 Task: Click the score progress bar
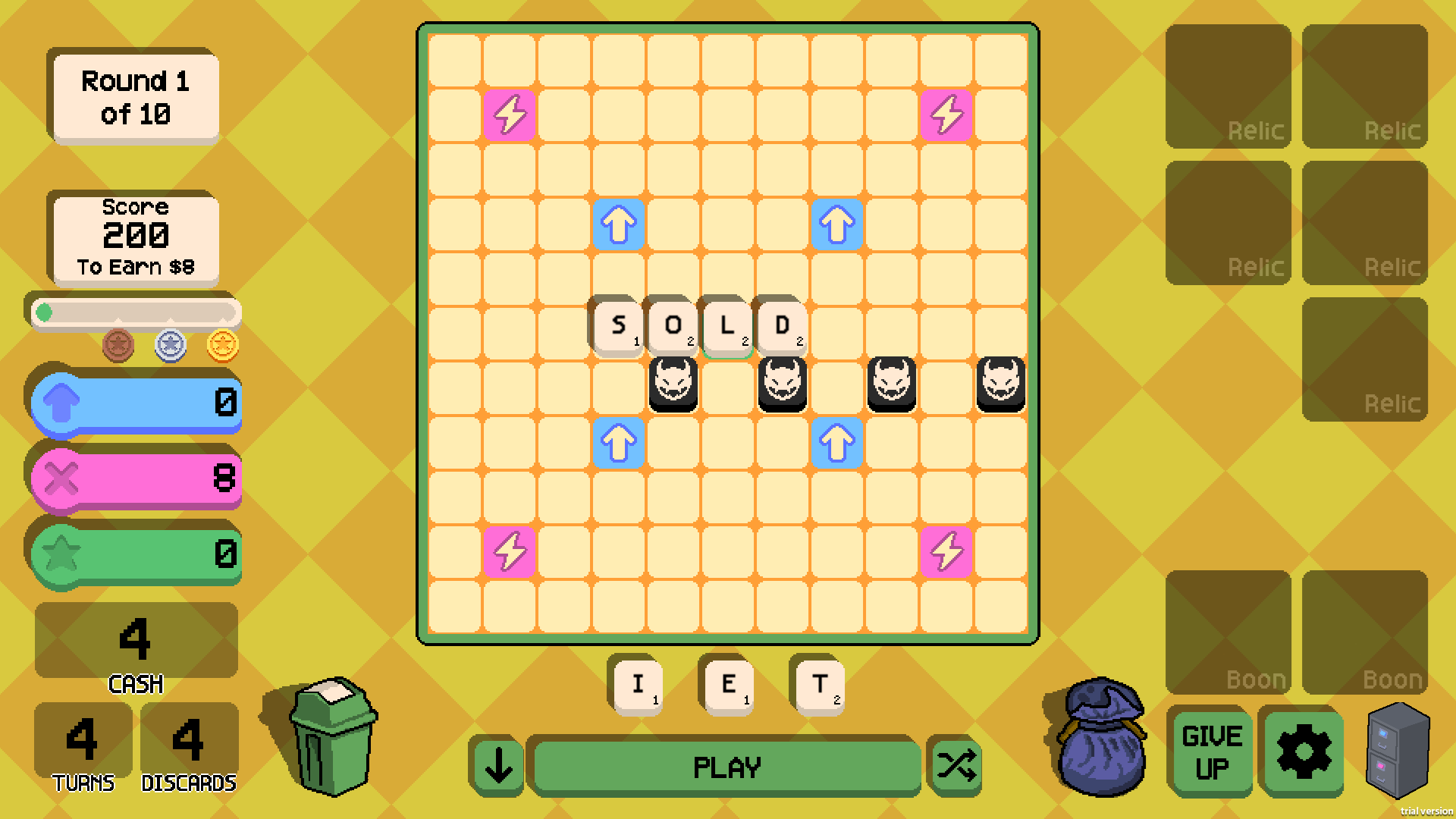click(x=135, y=311)
